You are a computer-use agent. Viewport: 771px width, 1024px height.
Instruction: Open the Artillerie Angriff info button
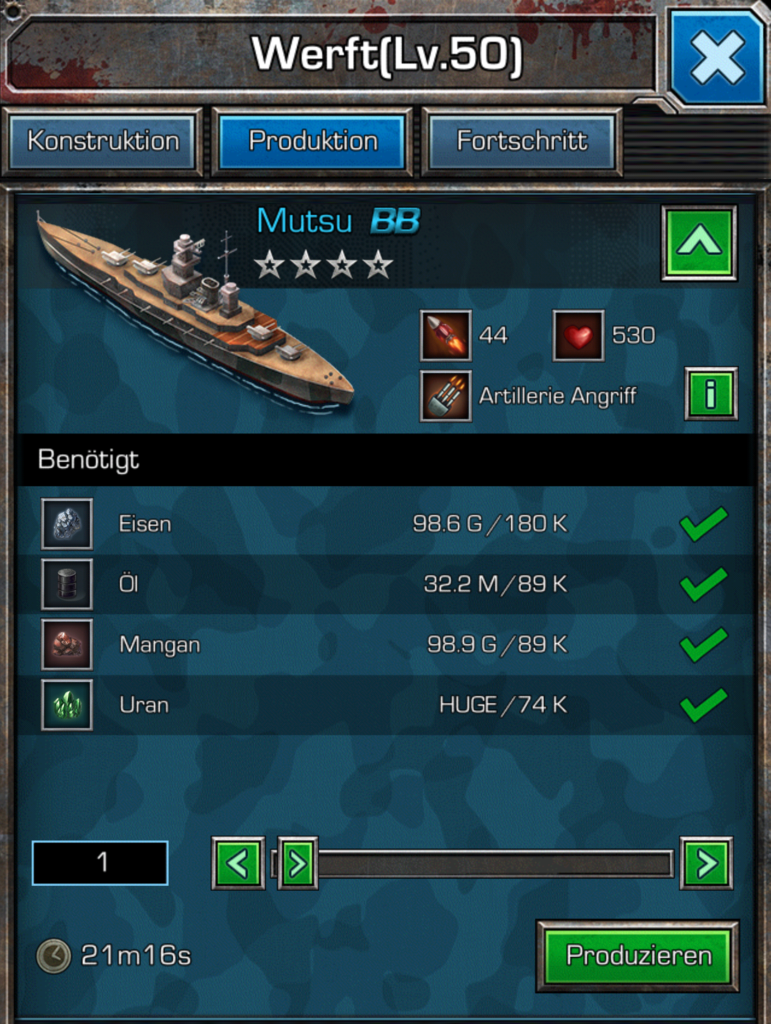tap(711, 394)
